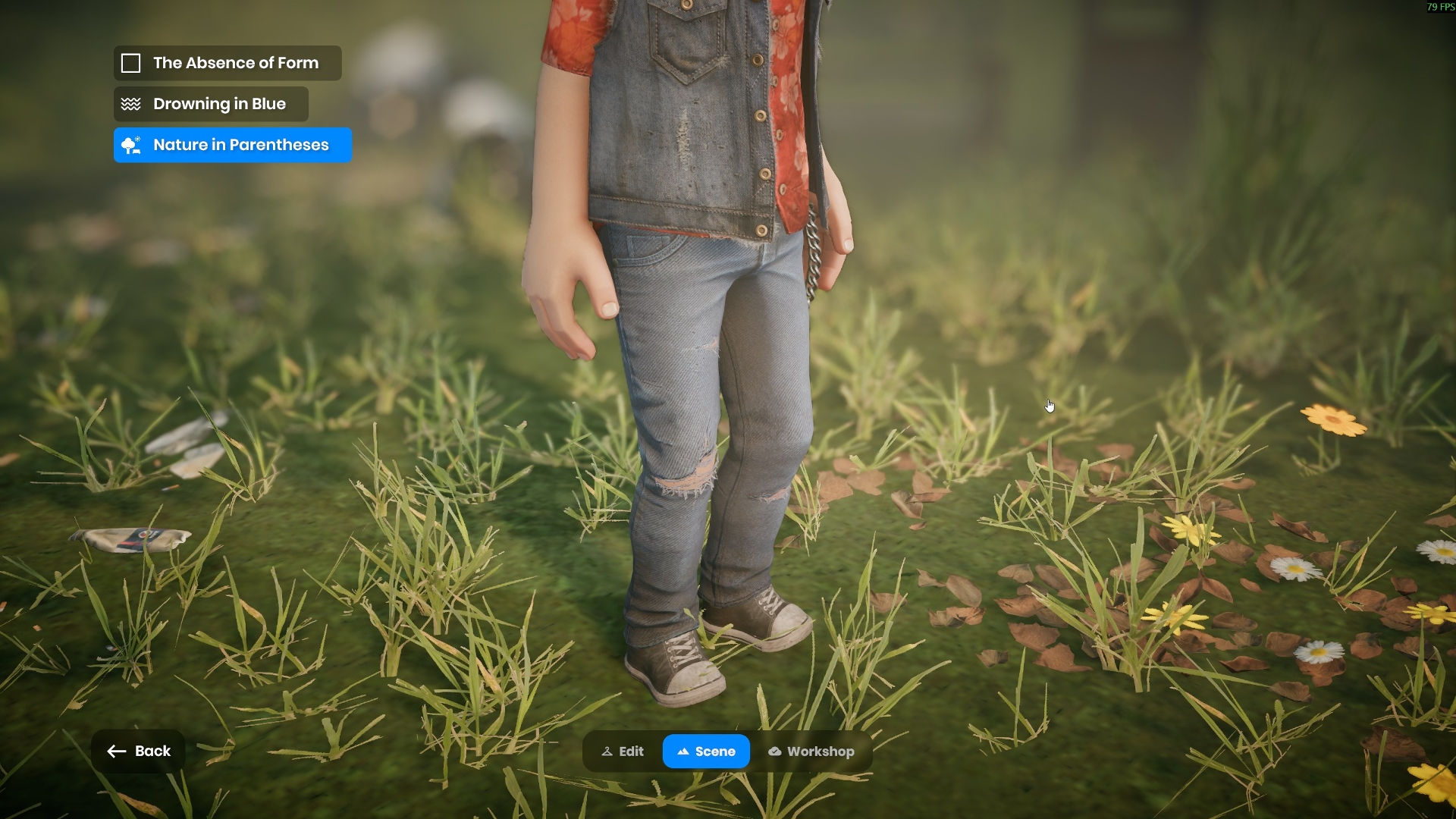
Task: Switch to the Edit tab
Action: (623, 752)
